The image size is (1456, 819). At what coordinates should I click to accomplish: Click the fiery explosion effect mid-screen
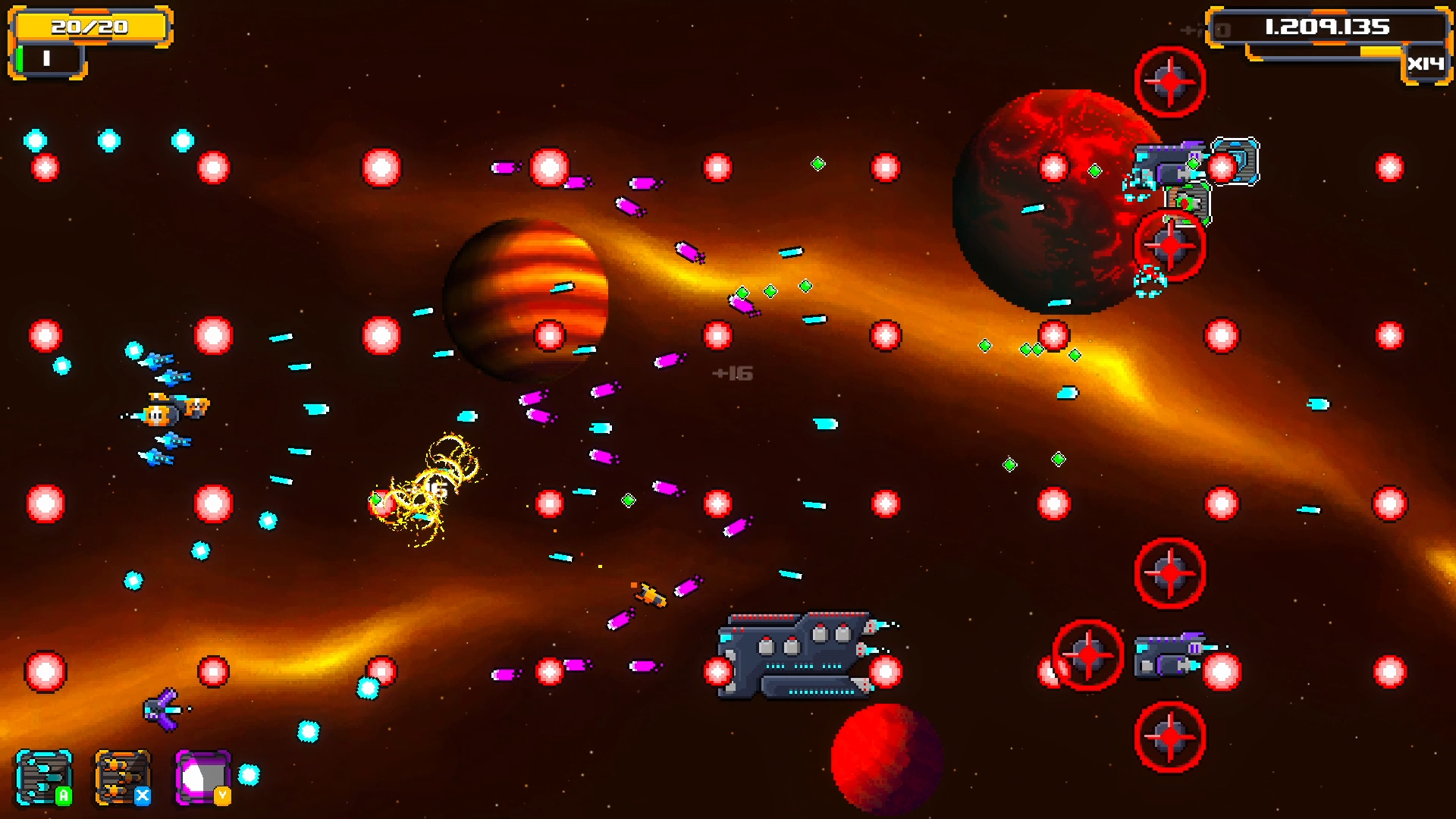click(428, 478)
